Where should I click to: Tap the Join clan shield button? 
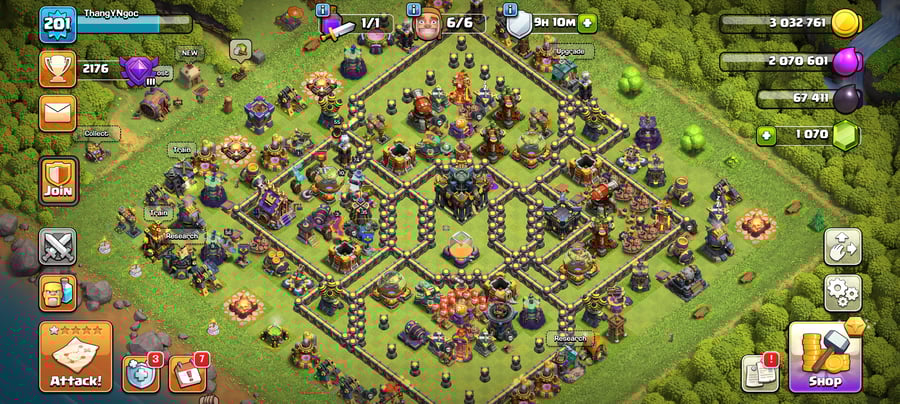pyautogui.click(x=57, y=180)
